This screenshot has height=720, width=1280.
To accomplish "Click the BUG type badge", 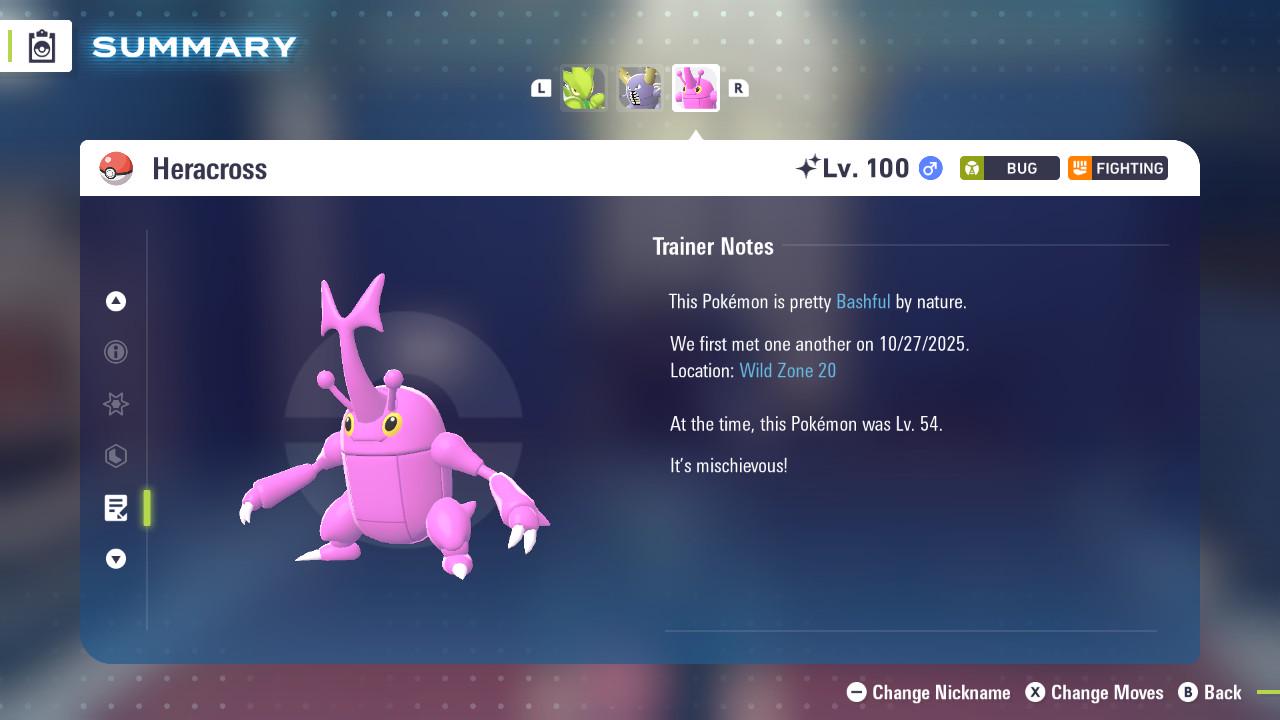I will pyautogui.click(x=1009, y=168).
